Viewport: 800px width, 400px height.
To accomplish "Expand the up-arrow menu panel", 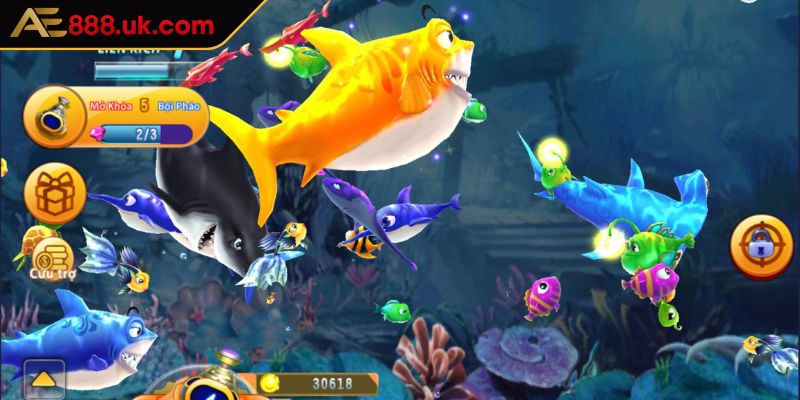I will pos(43,379).
